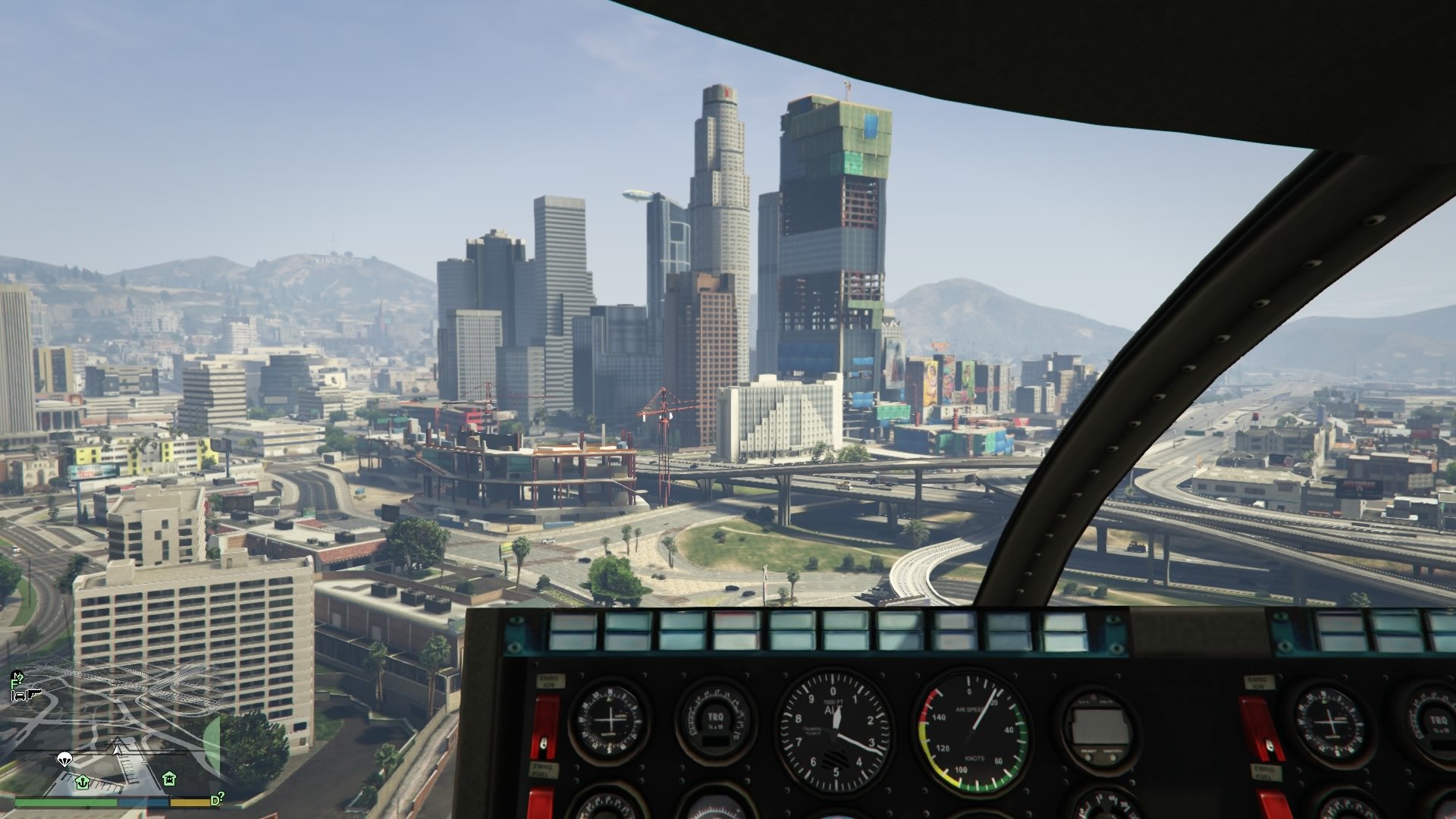
Task: Select the anchor safehouse icon on the minimap
Action: point(83,783)
